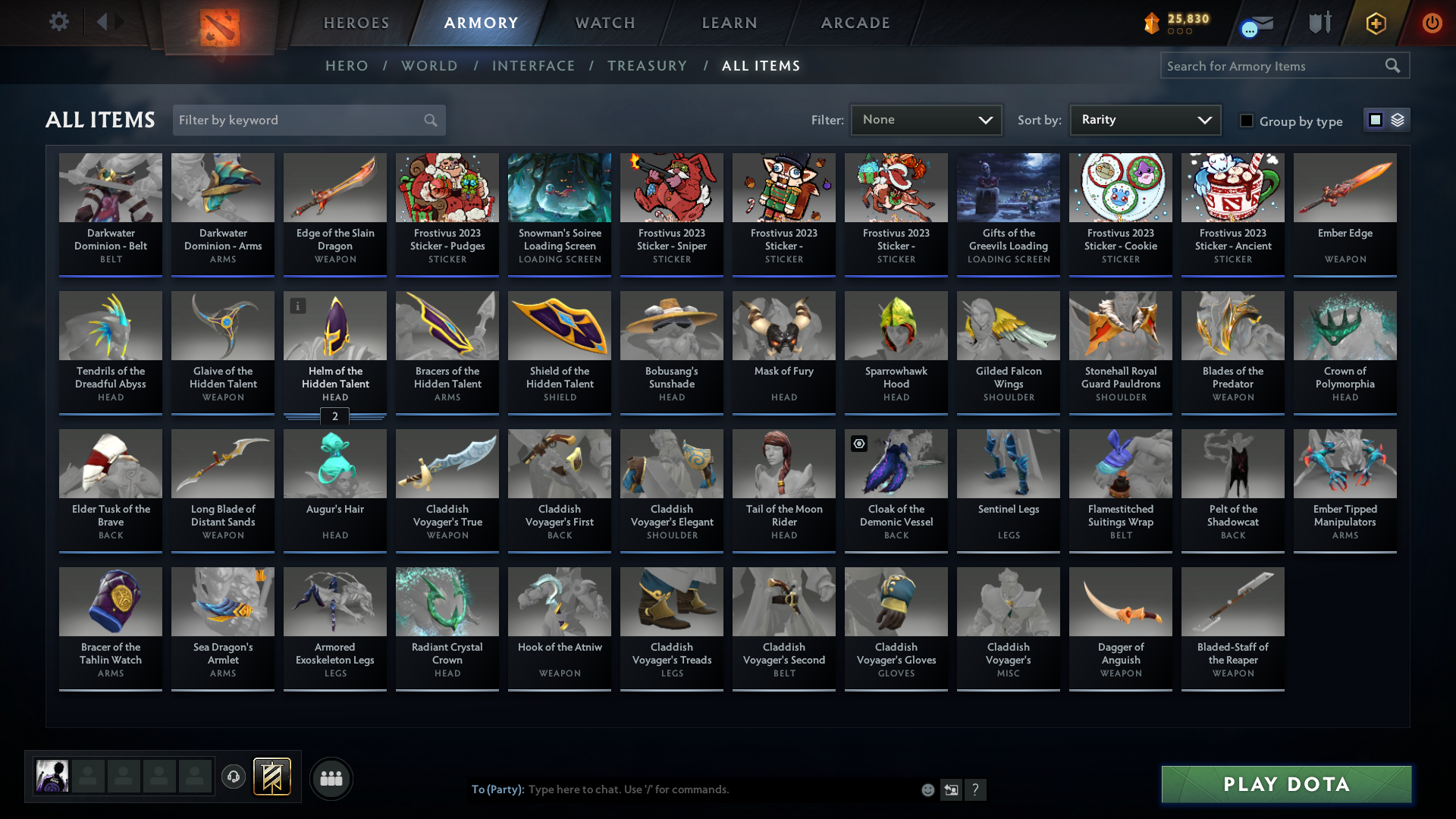Screen dimensions: 1456x819
Task: Click the magnifier in the Armory search field
Action: [x=1394, y=65]
